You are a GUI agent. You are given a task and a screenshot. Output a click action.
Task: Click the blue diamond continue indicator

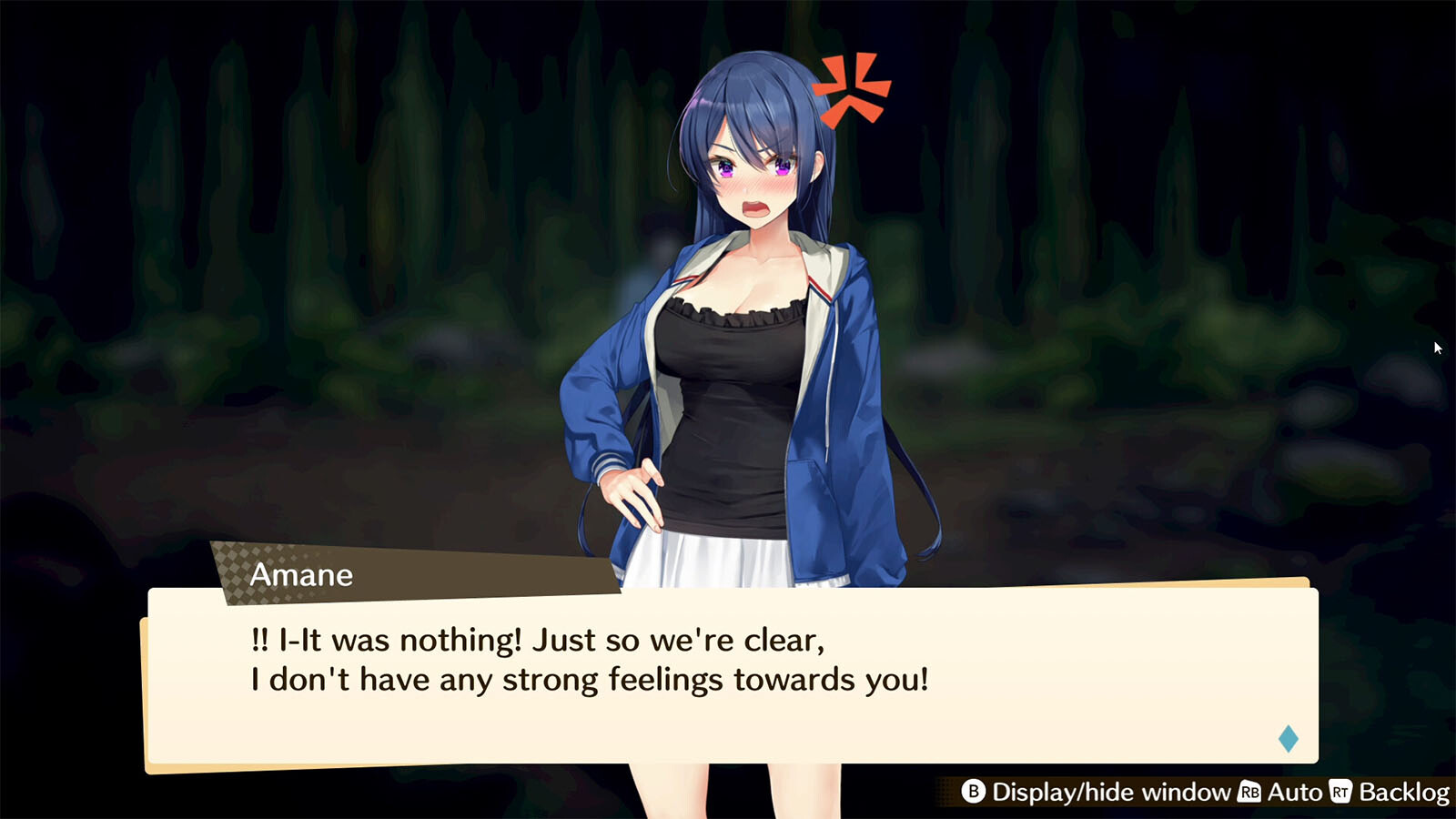click(x=1288, y=738)
